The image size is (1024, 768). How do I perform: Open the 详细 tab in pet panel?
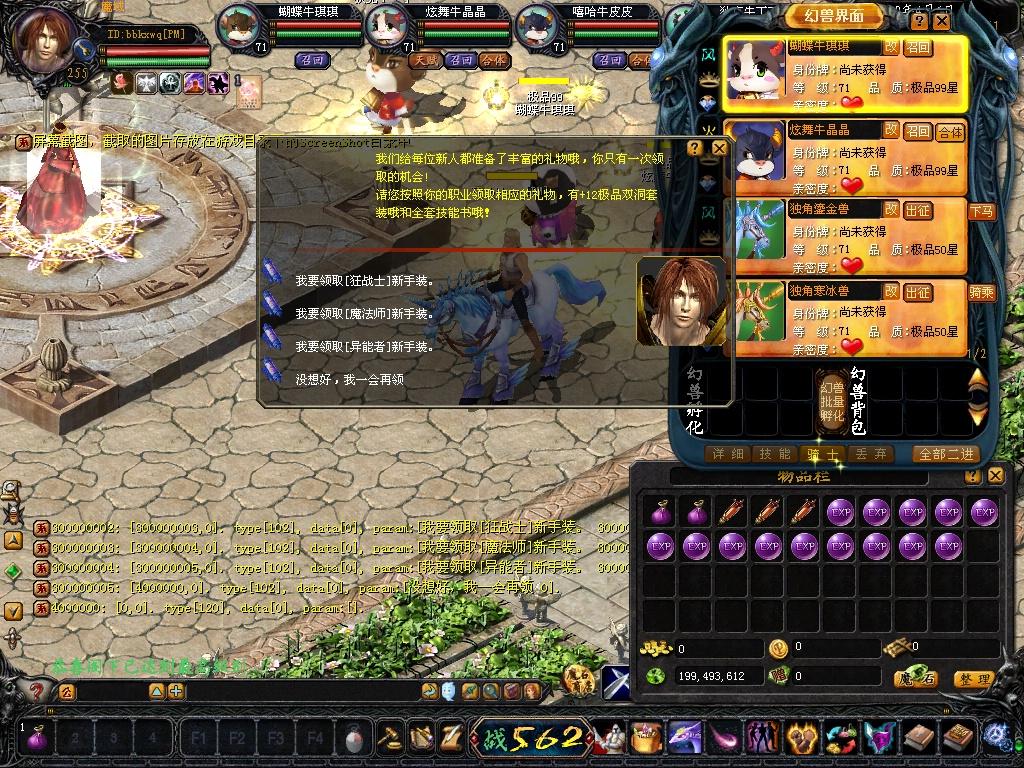coord(728,454)
